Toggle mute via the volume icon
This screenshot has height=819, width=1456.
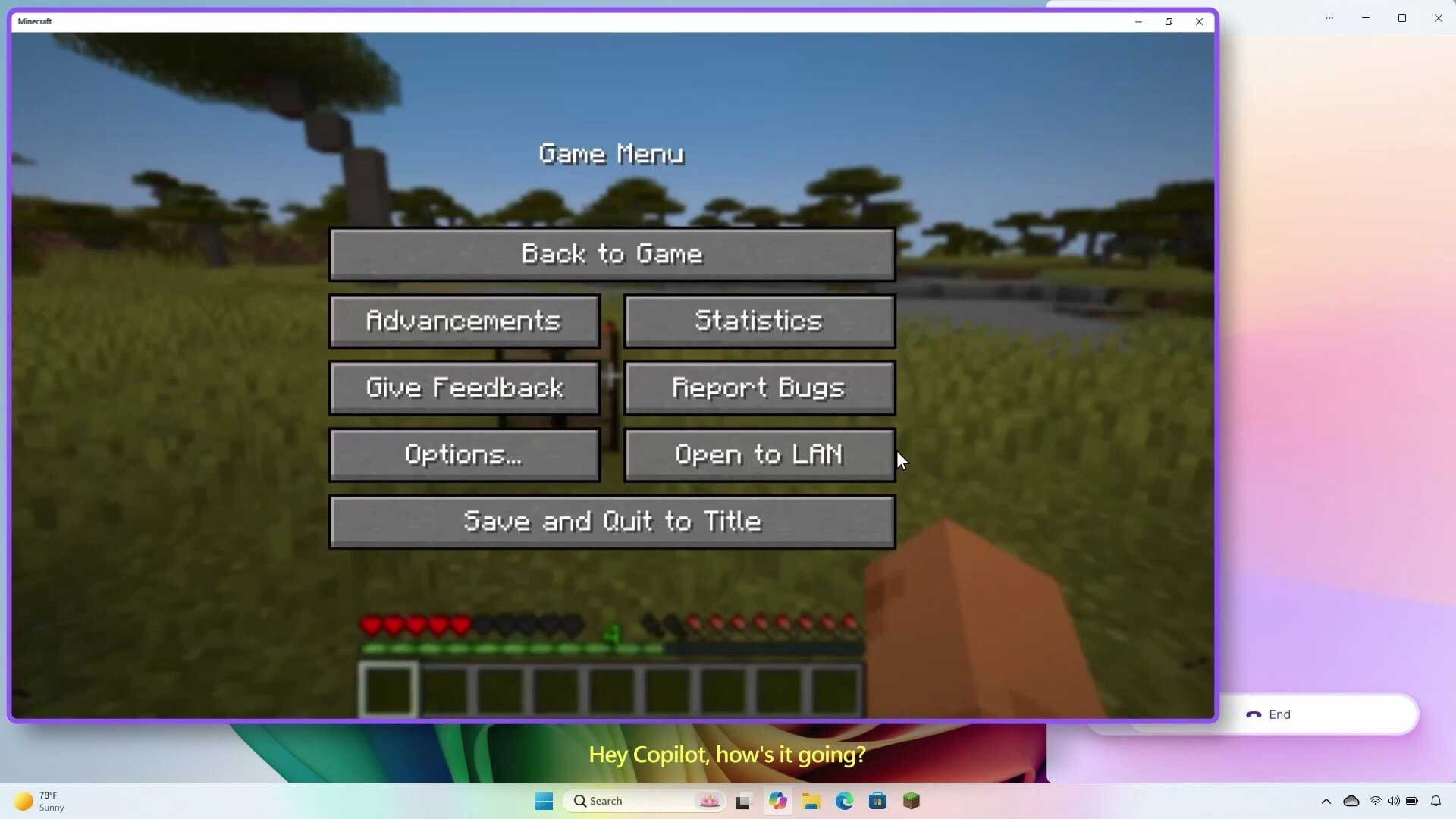click(1394, 801)
